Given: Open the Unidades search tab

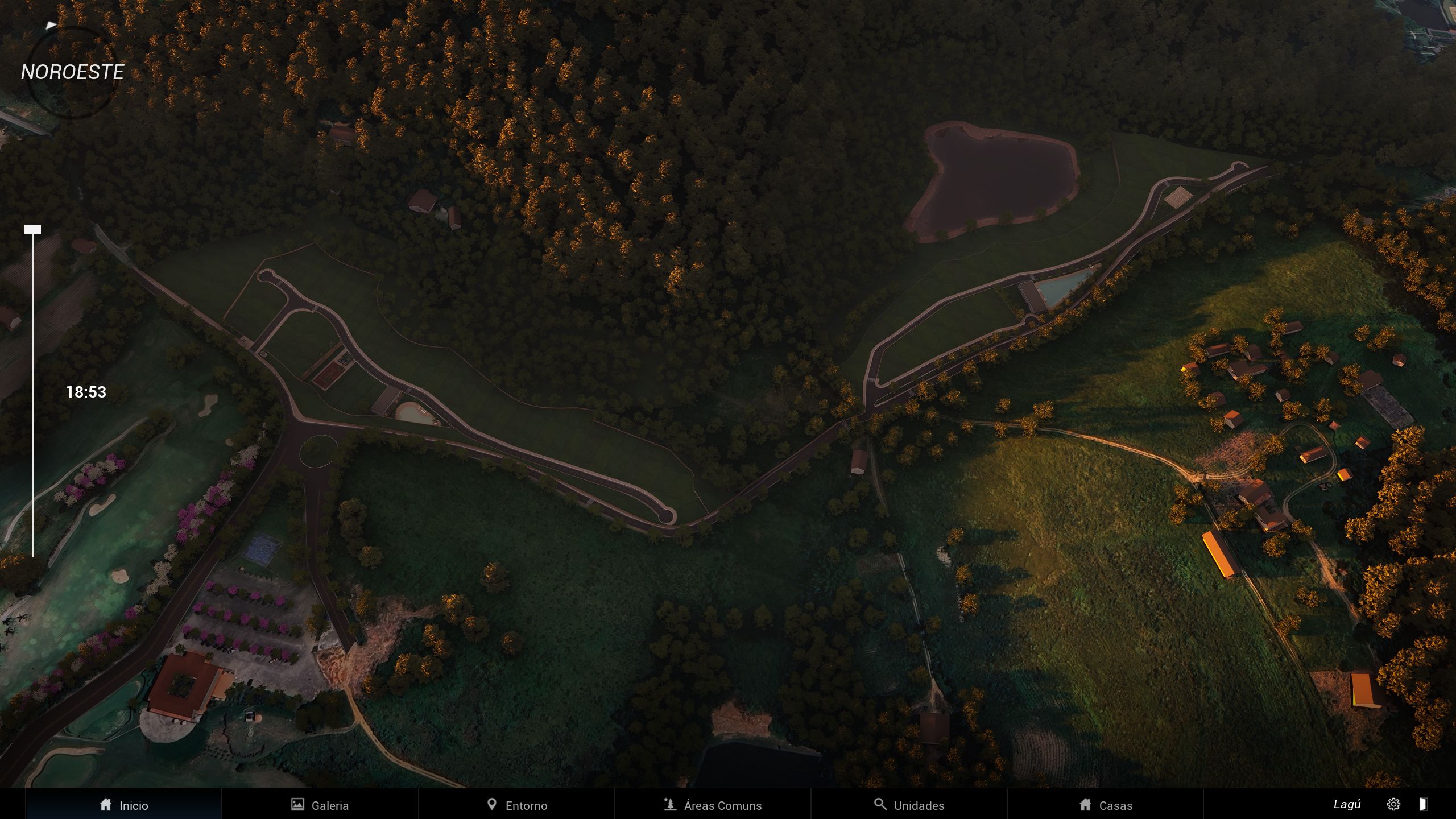Looking at the screenshot, I should pos(909,805).
